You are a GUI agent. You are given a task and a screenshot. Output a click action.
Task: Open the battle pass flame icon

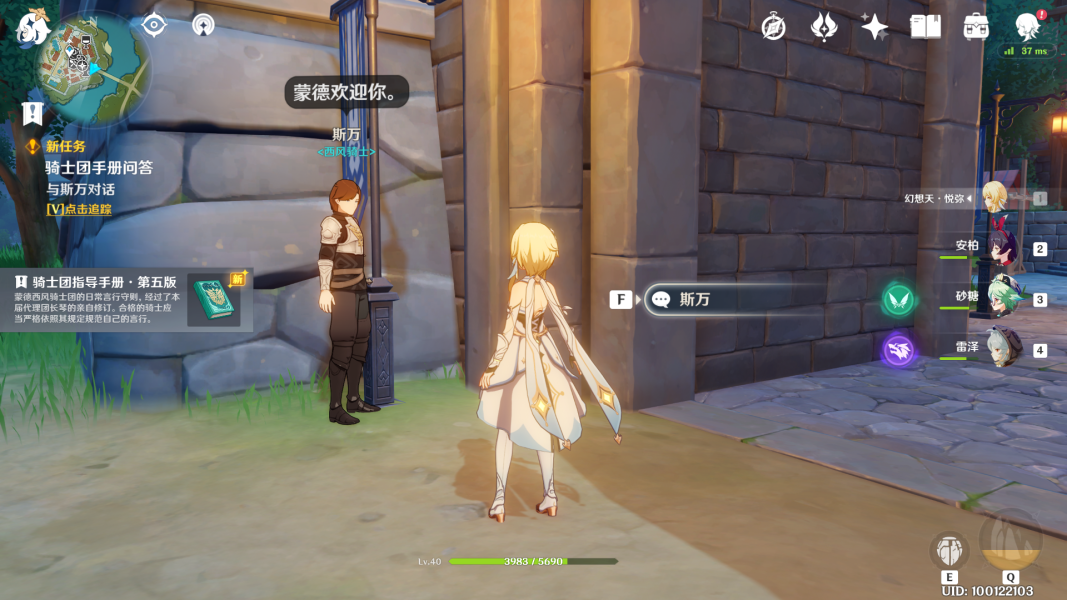click(823, 27)
